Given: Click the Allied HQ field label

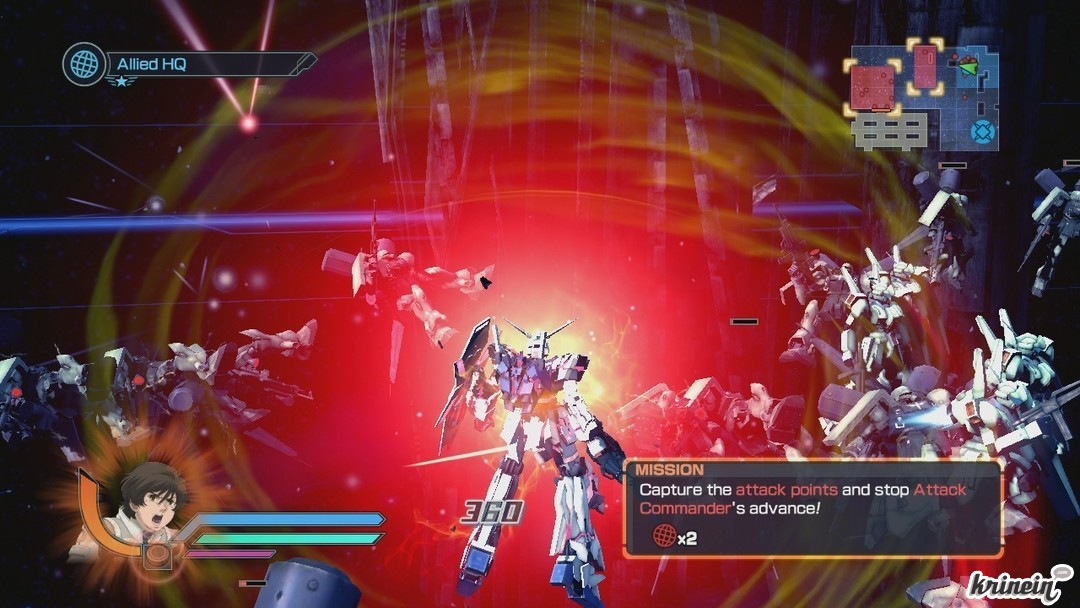Looking at the screenshot, I should pyautogui.click(x=152, y=65).
